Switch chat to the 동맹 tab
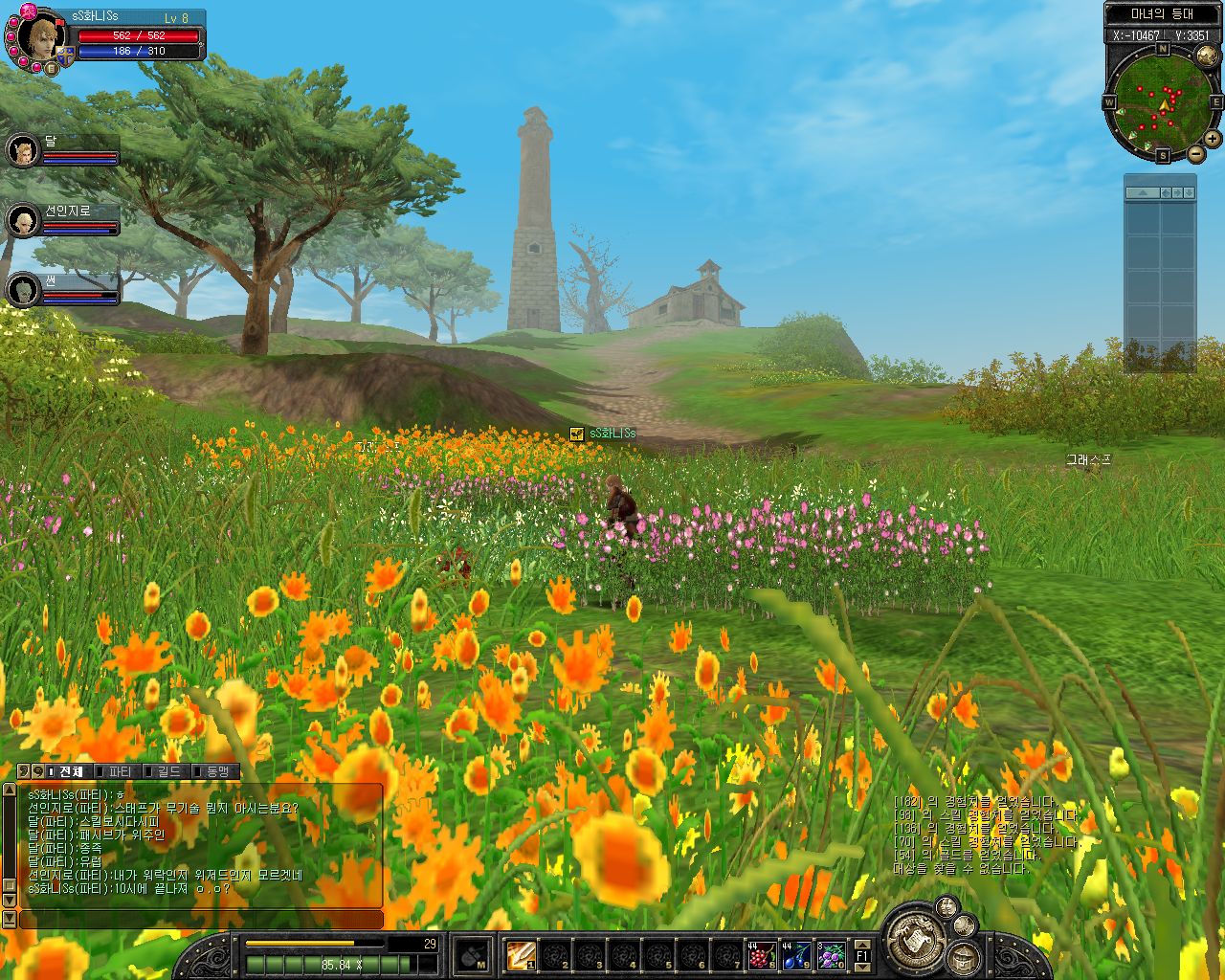Image resolution: width=1225 pixels, height=980 pixels. [216, 771]
